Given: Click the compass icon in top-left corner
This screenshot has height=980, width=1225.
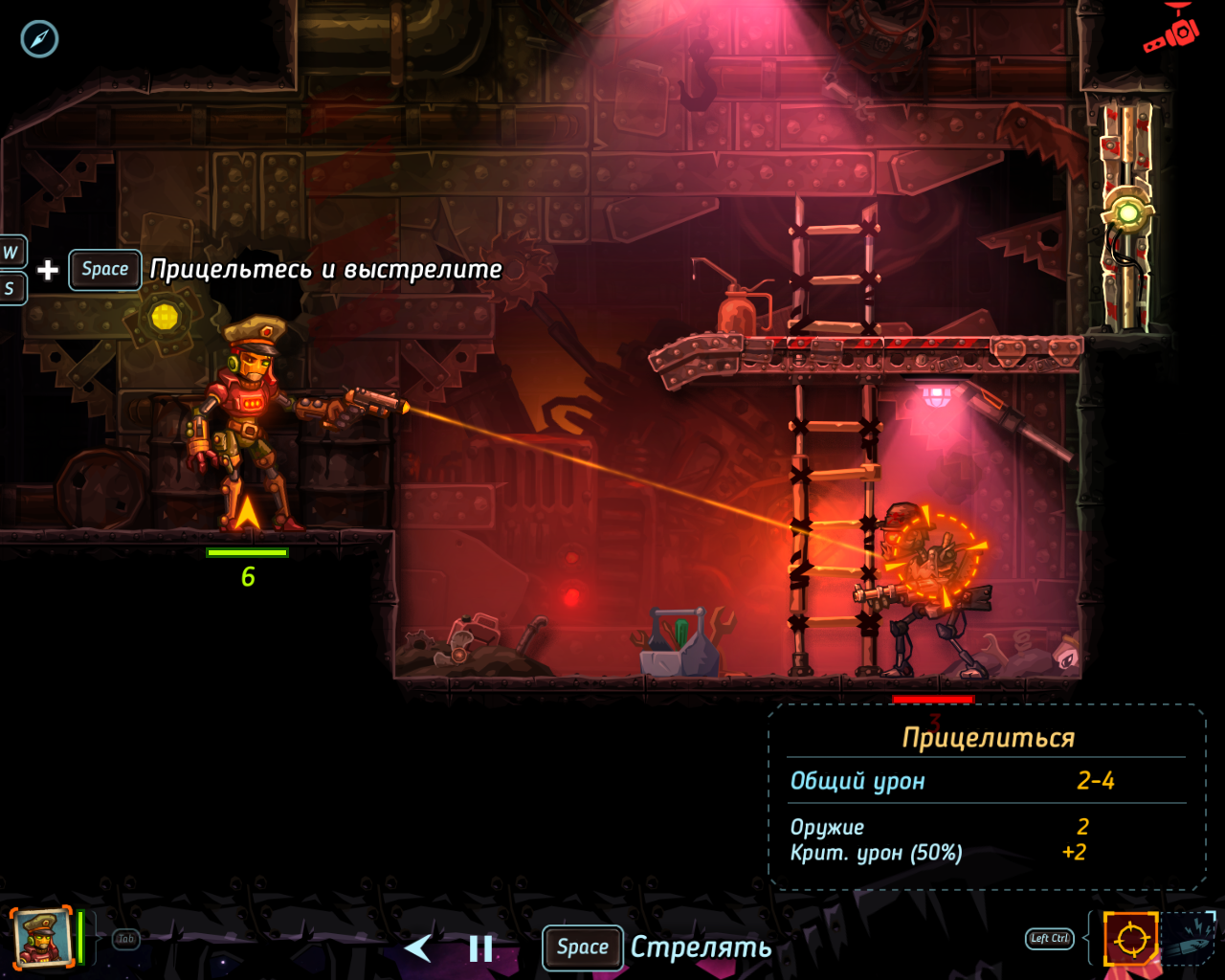Looking at the screenshot, I should click(x=39, y=39).
